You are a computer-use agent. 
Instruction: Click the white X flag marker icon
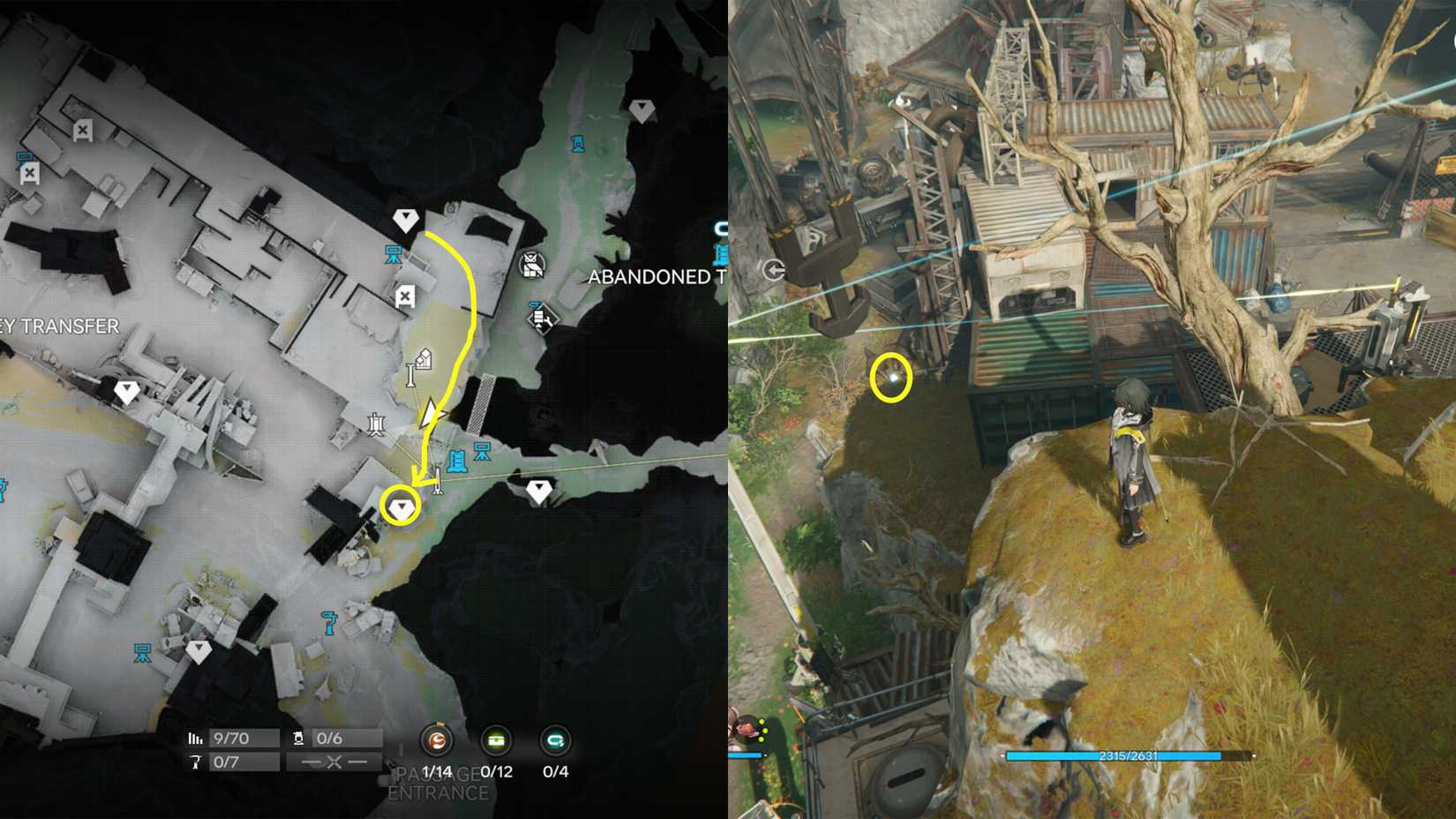pos(405,295)
